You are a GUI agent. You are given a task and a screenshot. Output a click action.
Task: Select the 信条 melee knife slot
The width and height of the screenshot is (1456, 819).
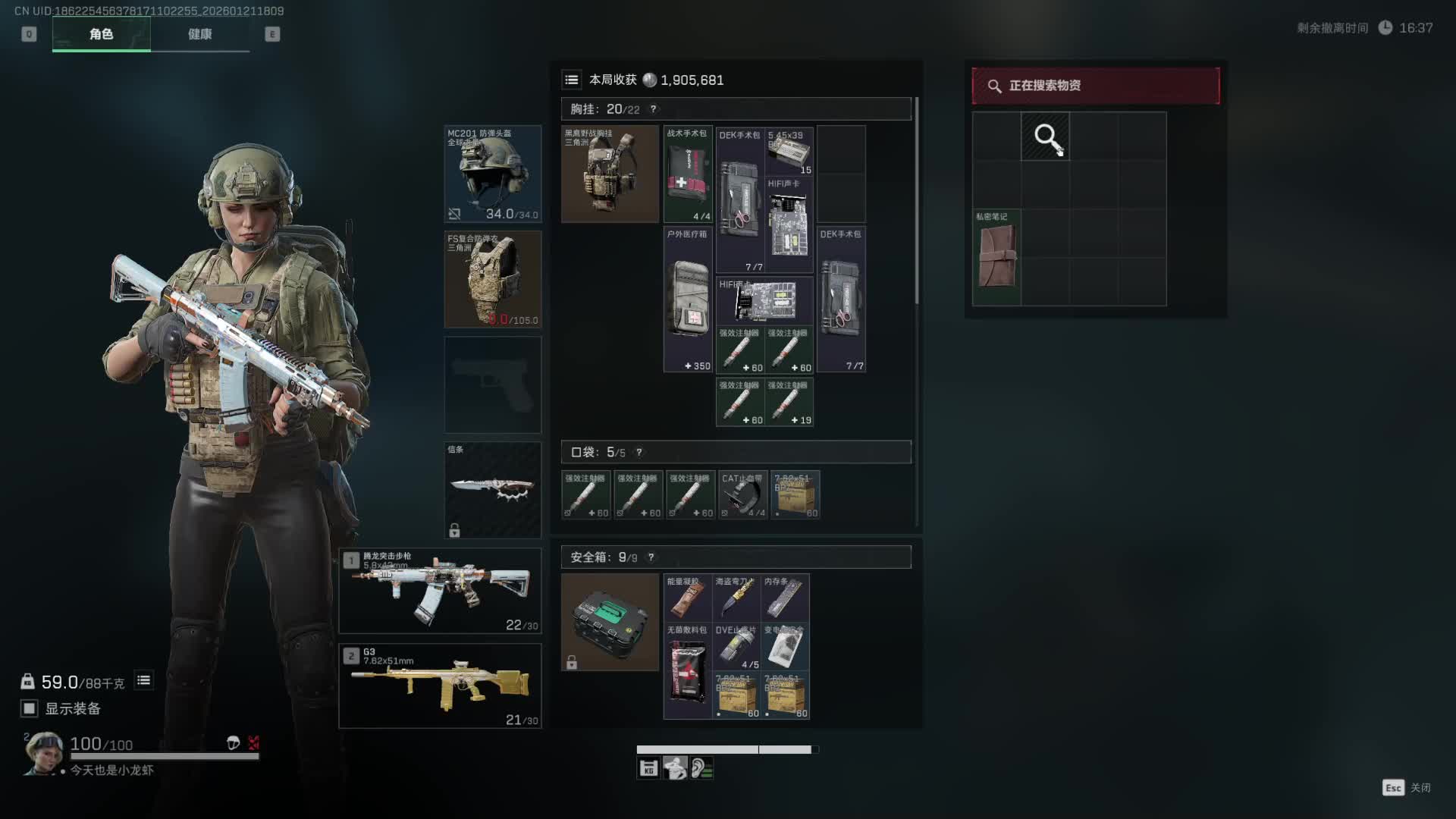492,489
